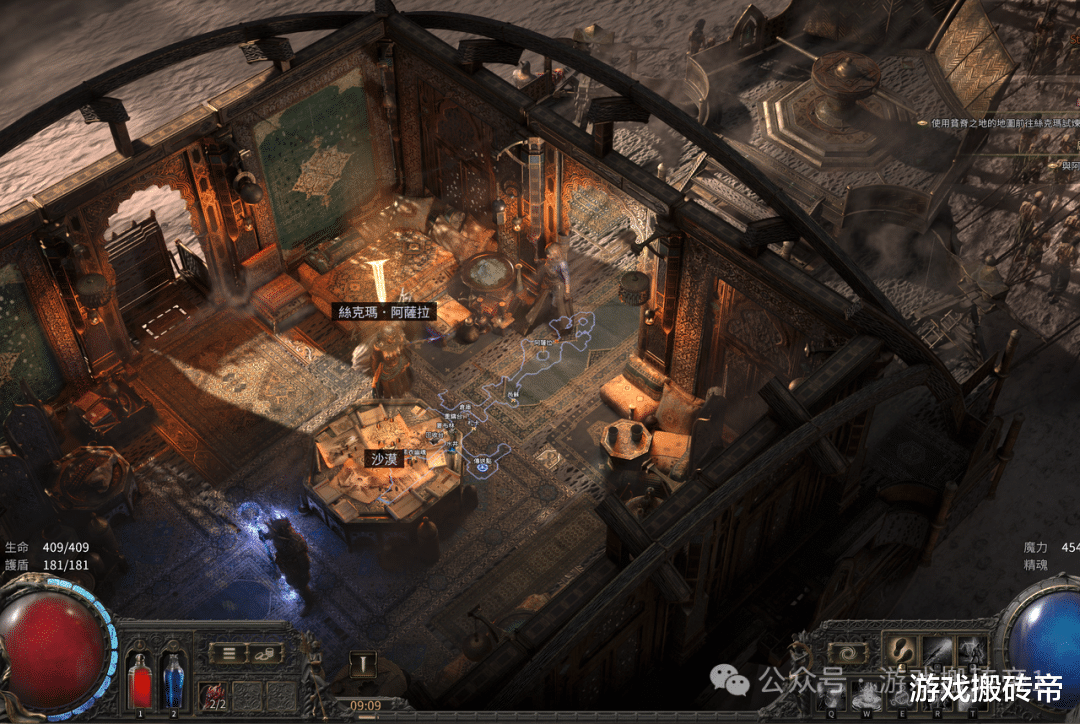Open the coin stack shop button

pos(264,653)
